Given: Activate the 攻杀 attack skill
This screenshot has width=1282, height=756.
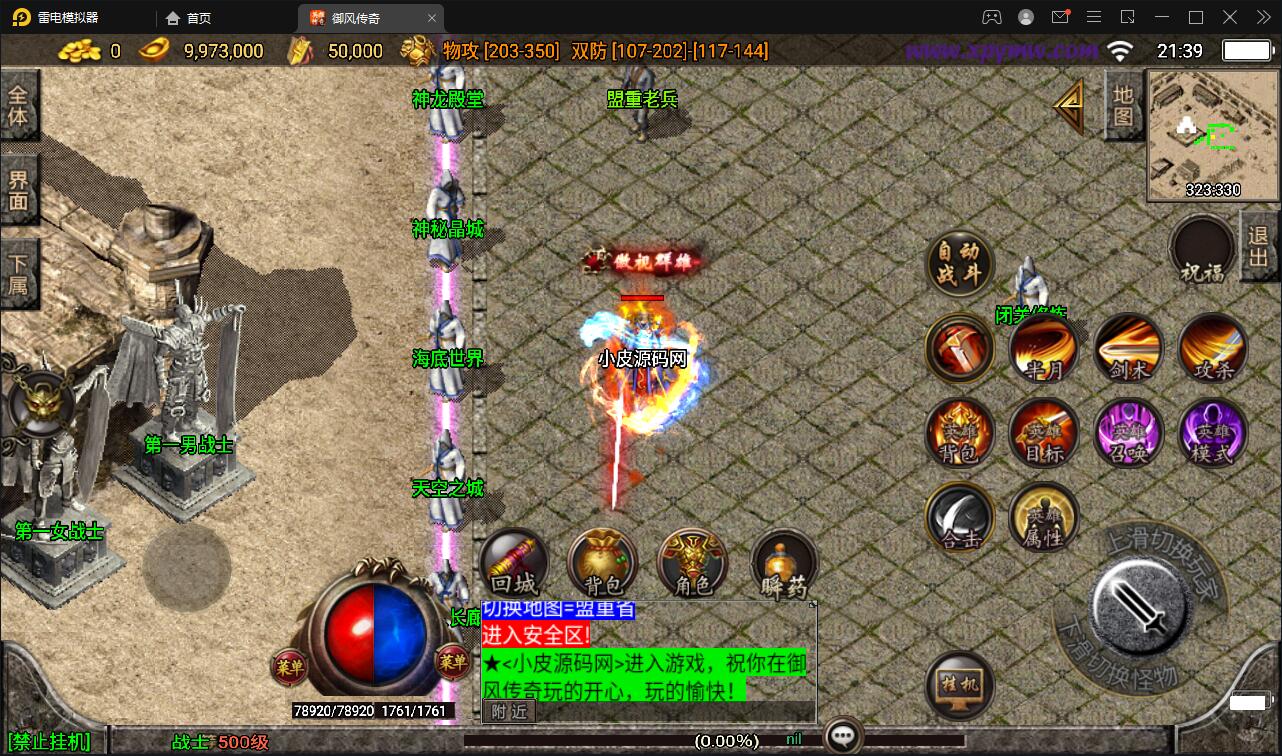Looking at the screenshot, I should [1213, 349].
